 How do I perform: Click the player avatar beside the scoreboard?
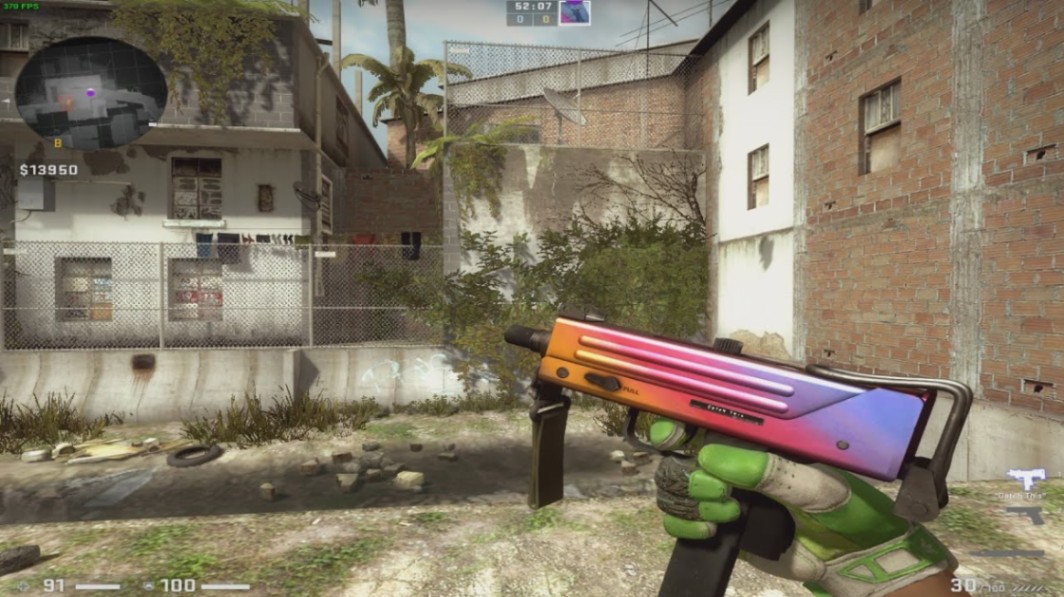tap(574, 12)
